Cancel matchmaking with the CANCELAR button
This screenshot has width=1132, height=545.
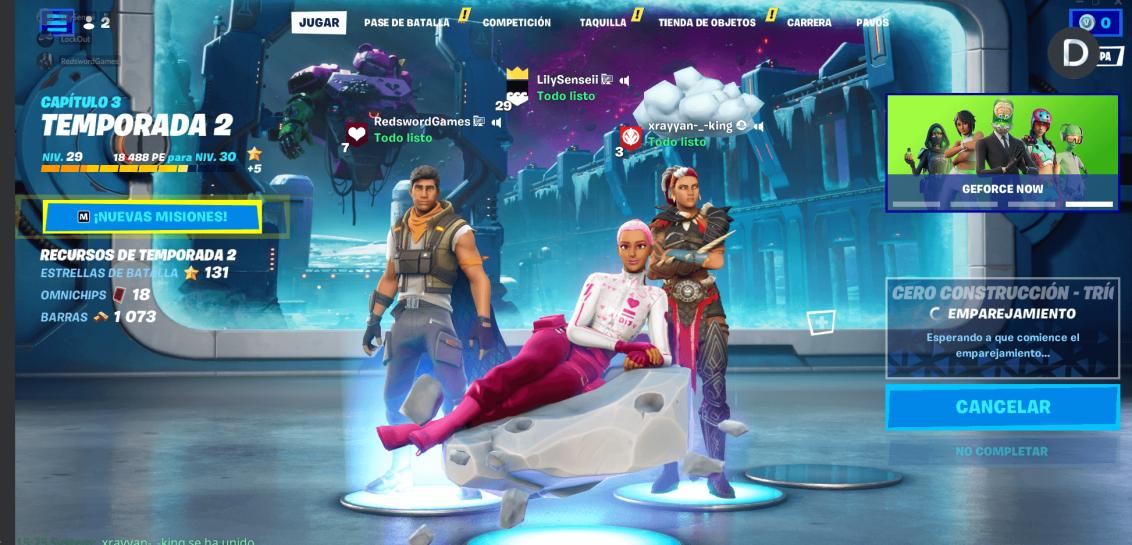pyautogui.click(x=1002, y=407)
